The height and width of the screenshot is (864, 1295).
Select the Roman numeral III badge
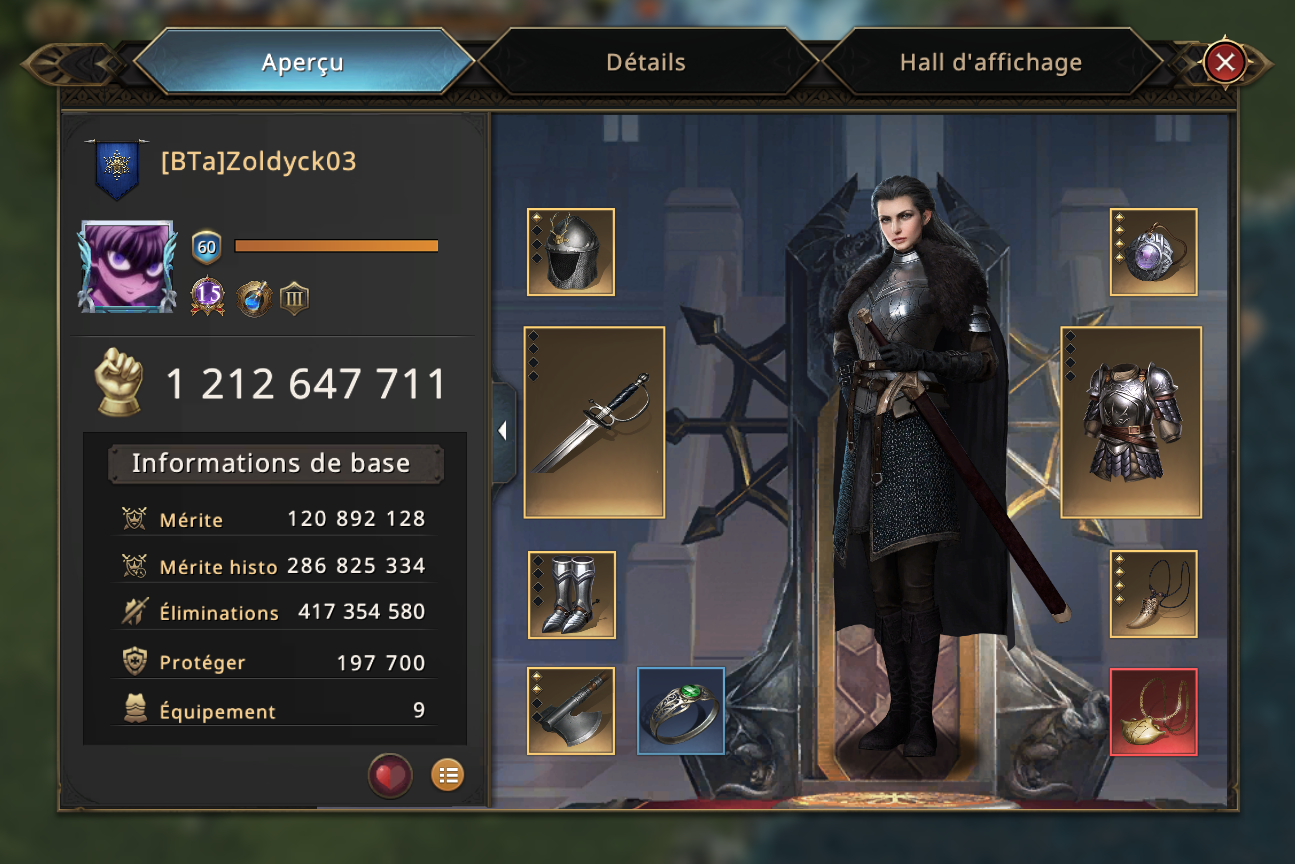tap(294, 298)
